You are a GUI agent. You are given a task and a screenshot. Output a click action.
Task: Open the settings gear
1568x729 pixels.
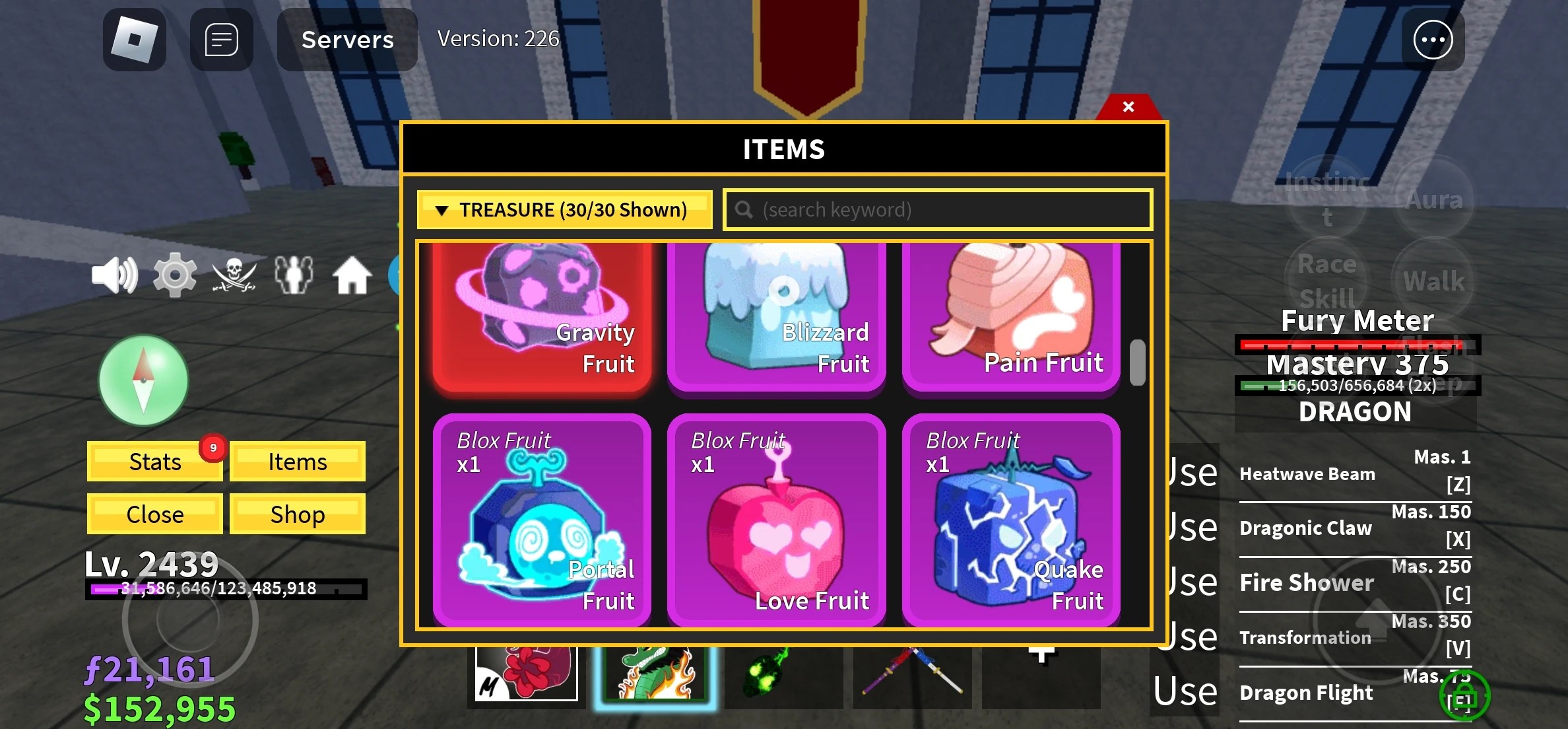click(x=174, y=275)
